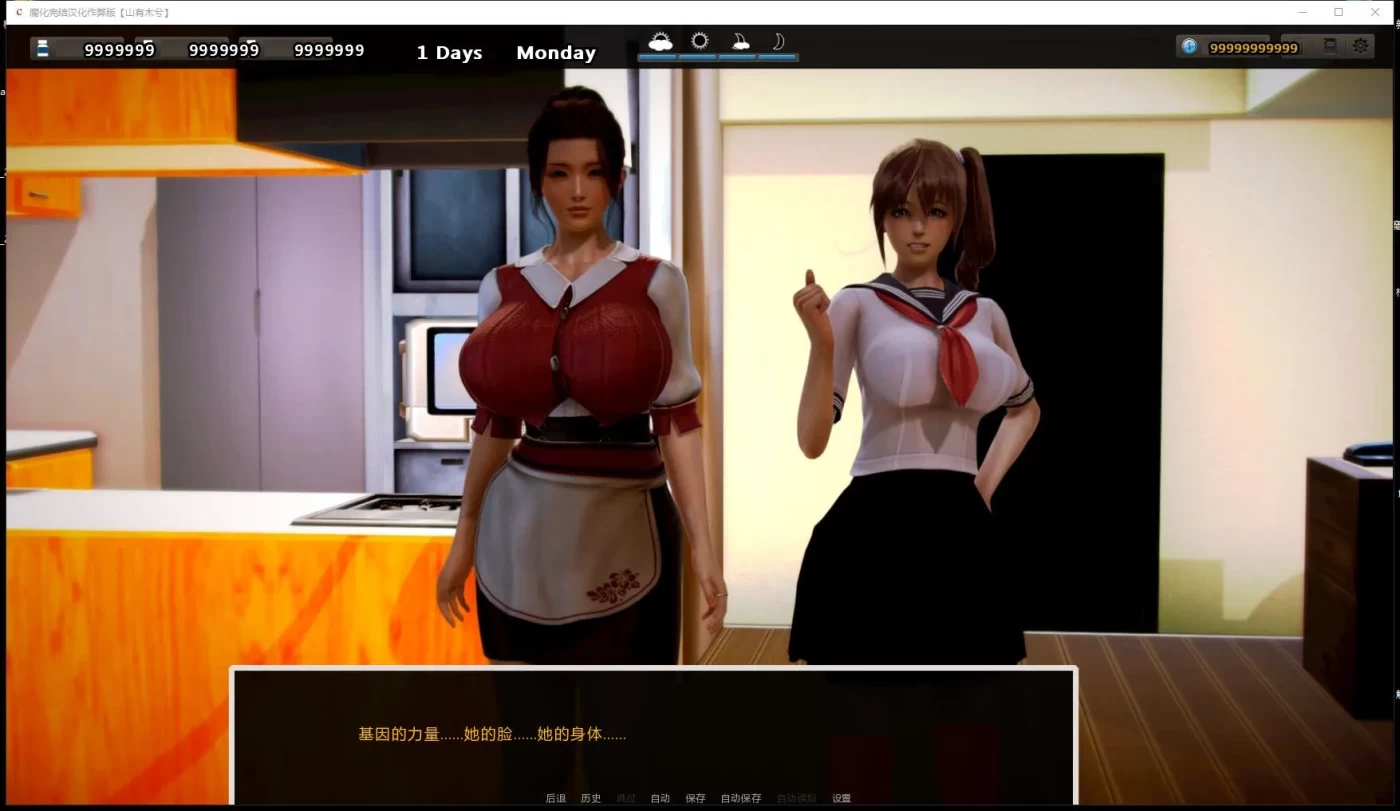The image size is (1400, 811).
Task: Click 自动读取 auto load option
Action: coord(794,797)
